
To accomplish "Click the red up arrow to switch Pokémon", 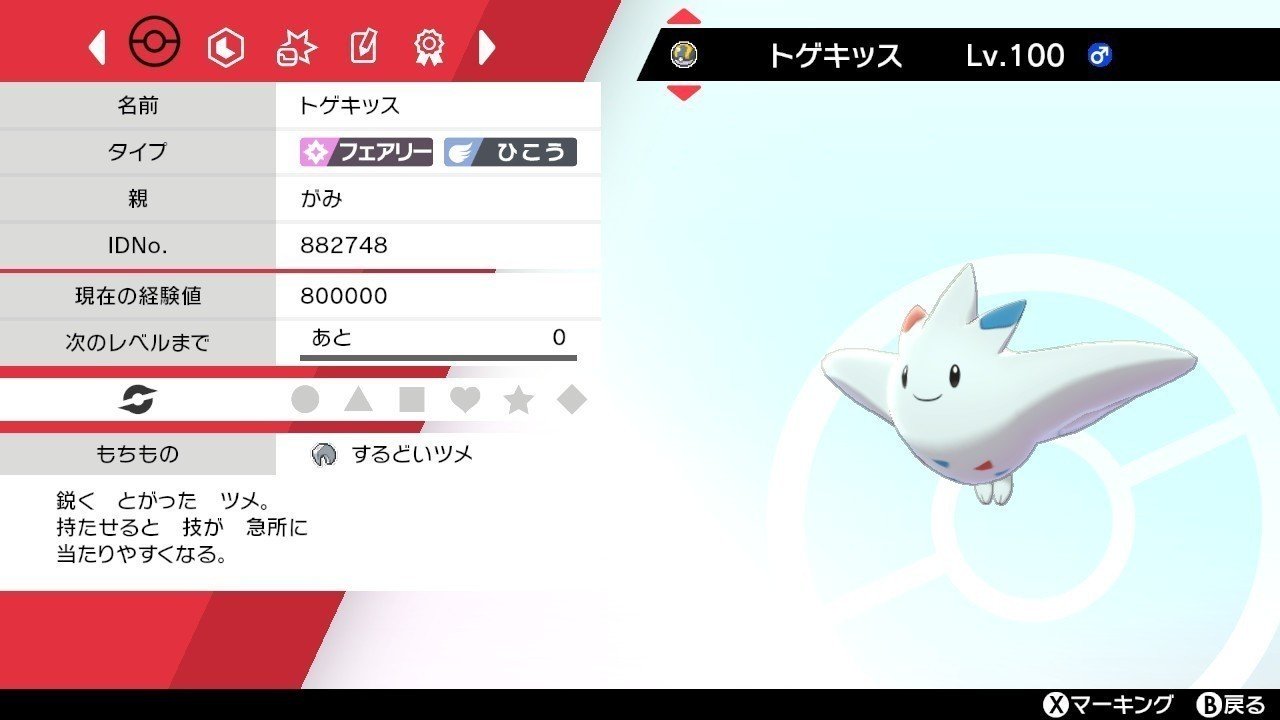I will point(684,15).
